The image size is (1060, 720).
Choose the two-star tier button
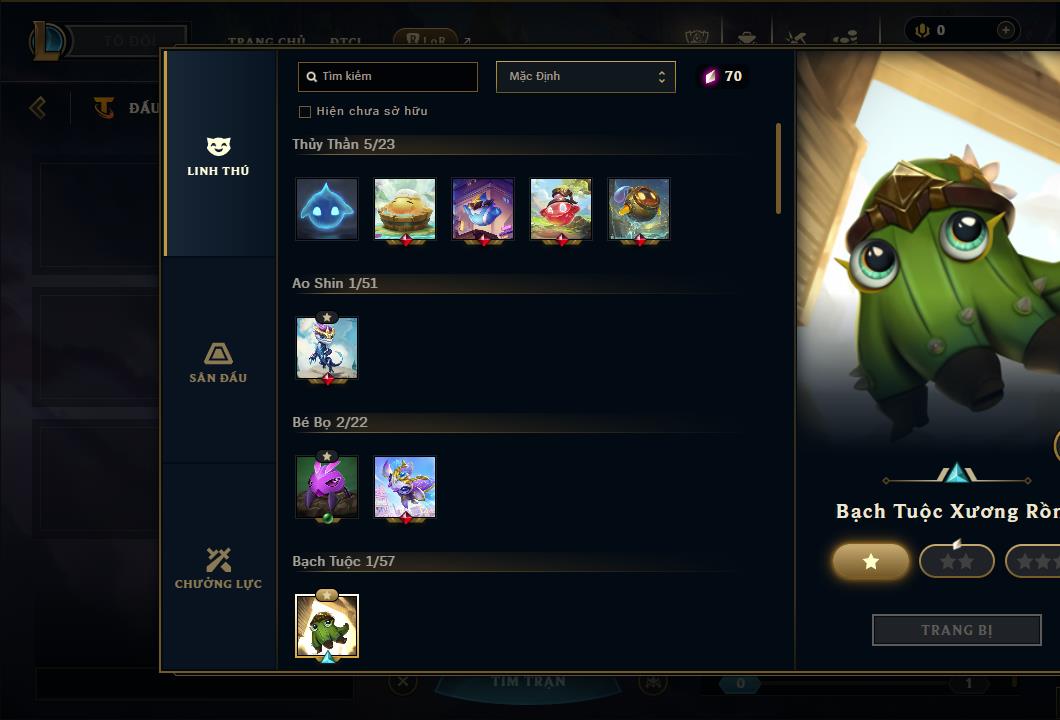957,562
